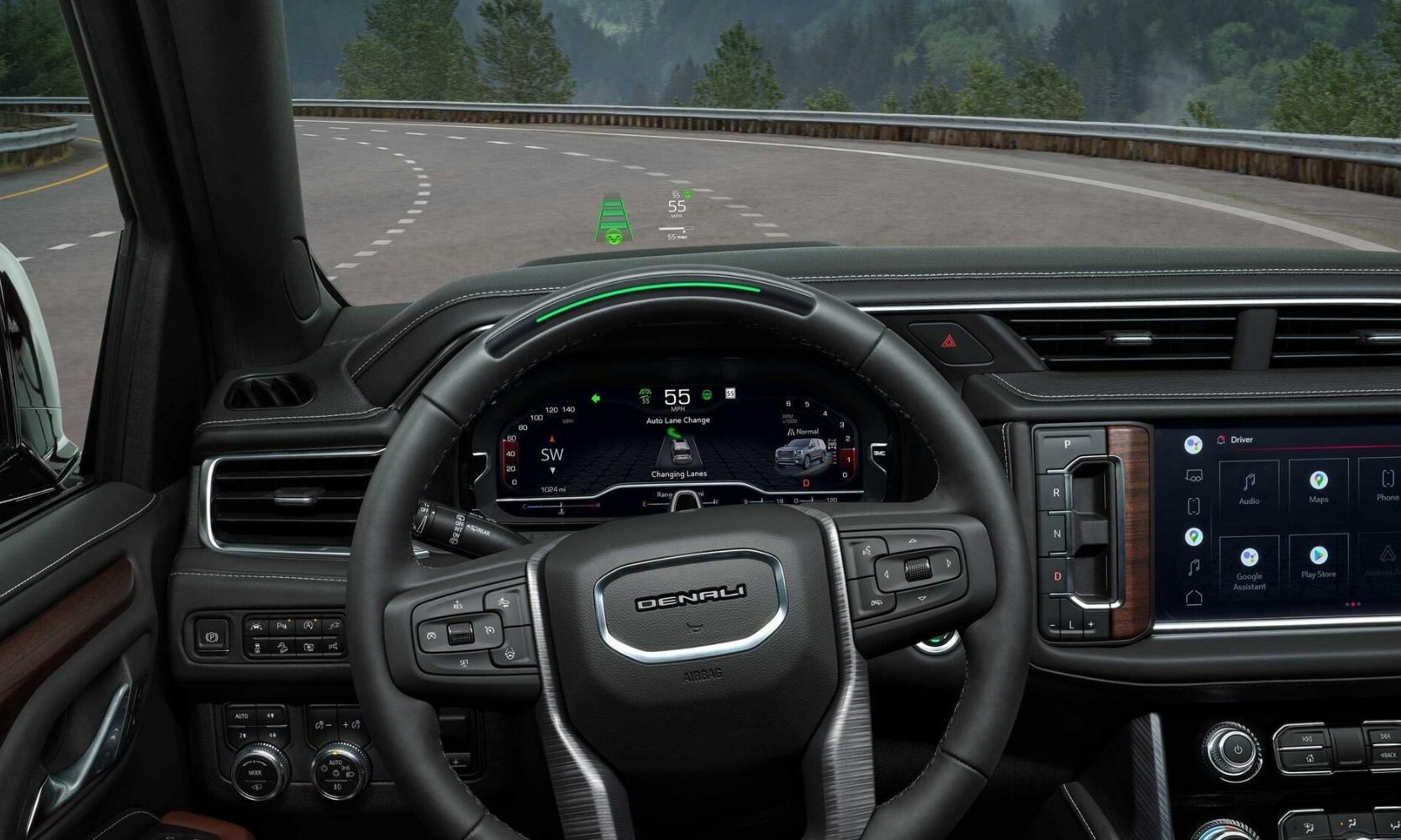Tap the home icon in the sidebar
The width and height of the screenshot is (1401, 840).
(x=1194, y=597)
